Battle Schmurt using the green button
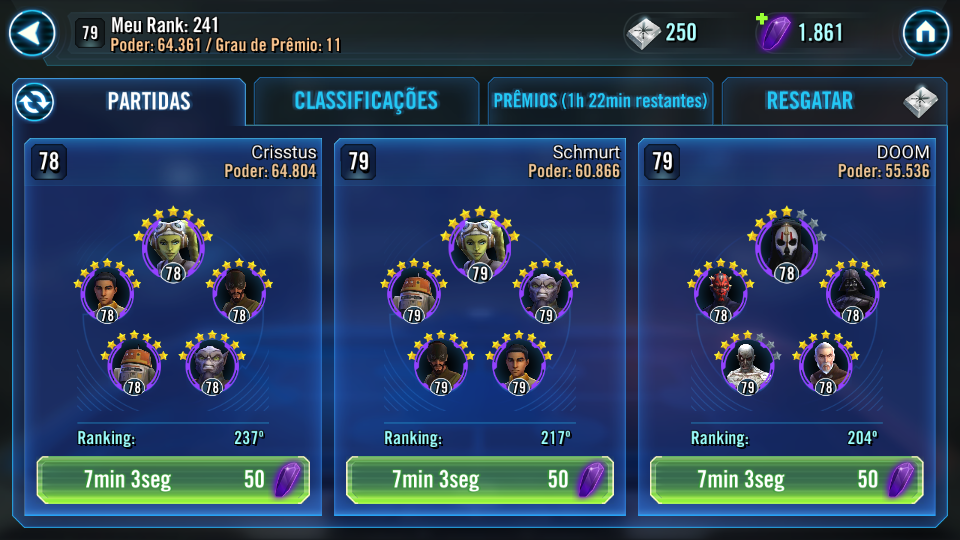The image size is (960, 540). [479, 479]
